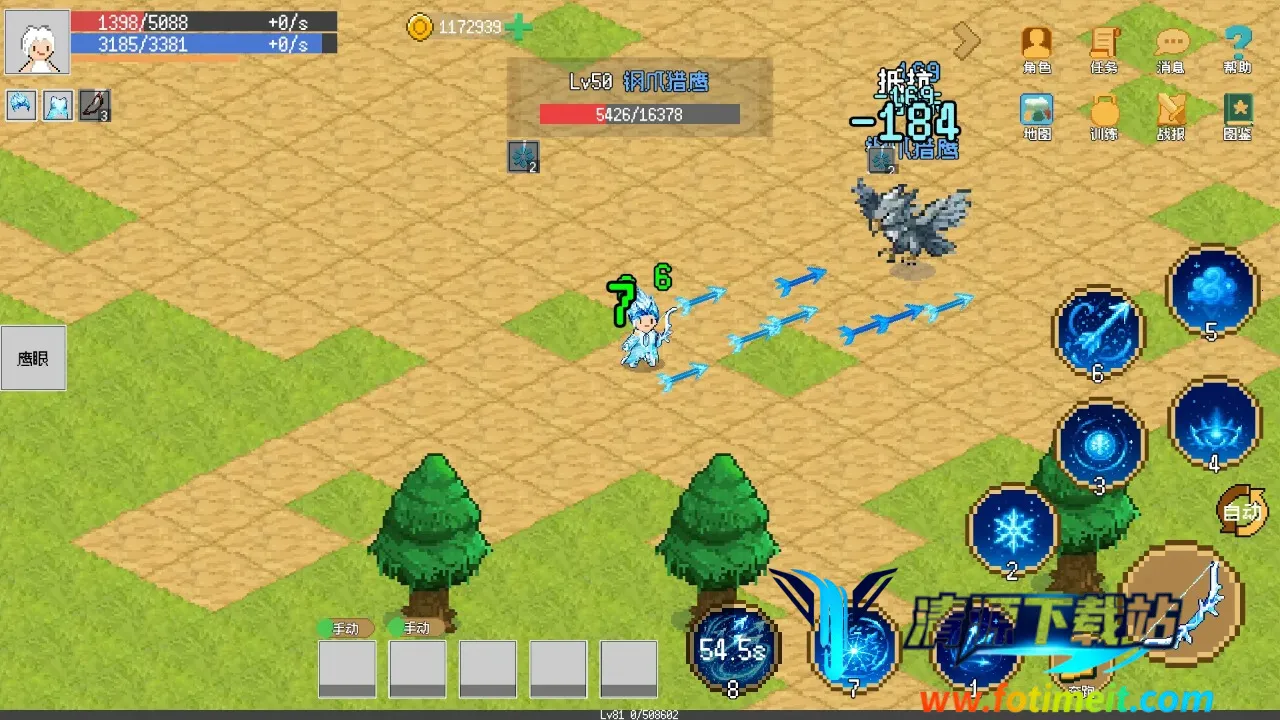Select skill 8 on cooldown
The height and width of the screenshot is (720, 1280).
pyautogui.click(x=733, y=648)
